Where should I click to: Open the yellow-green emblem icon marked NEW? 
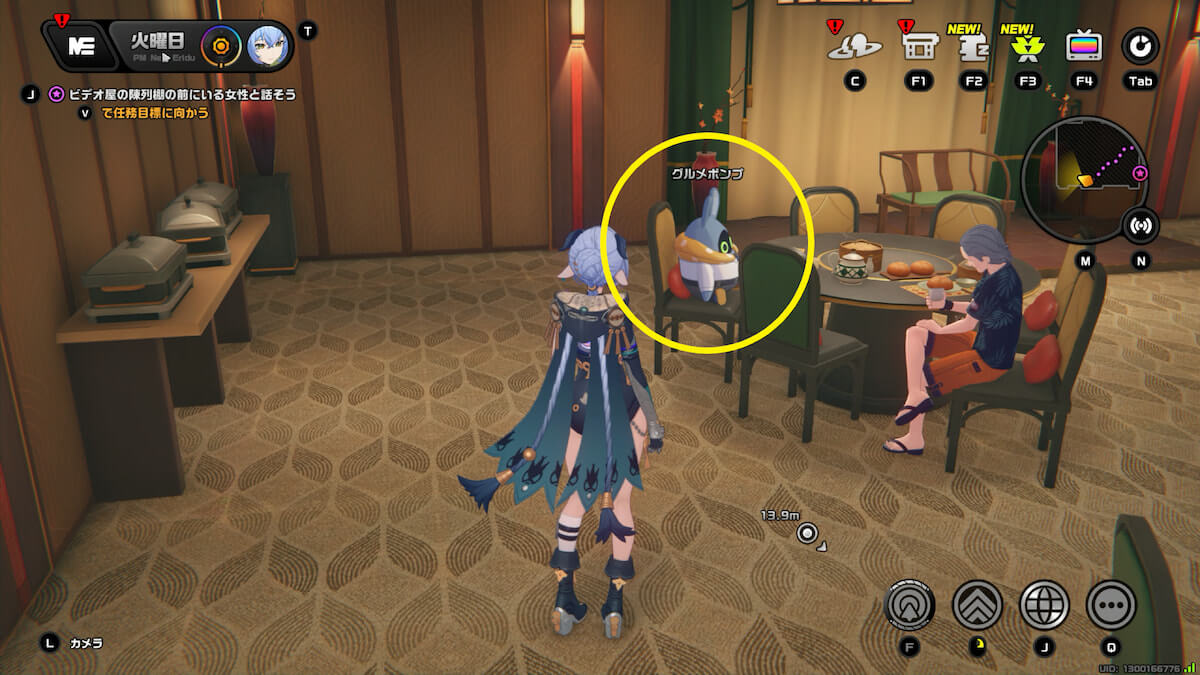click(x=1026, y=47)
